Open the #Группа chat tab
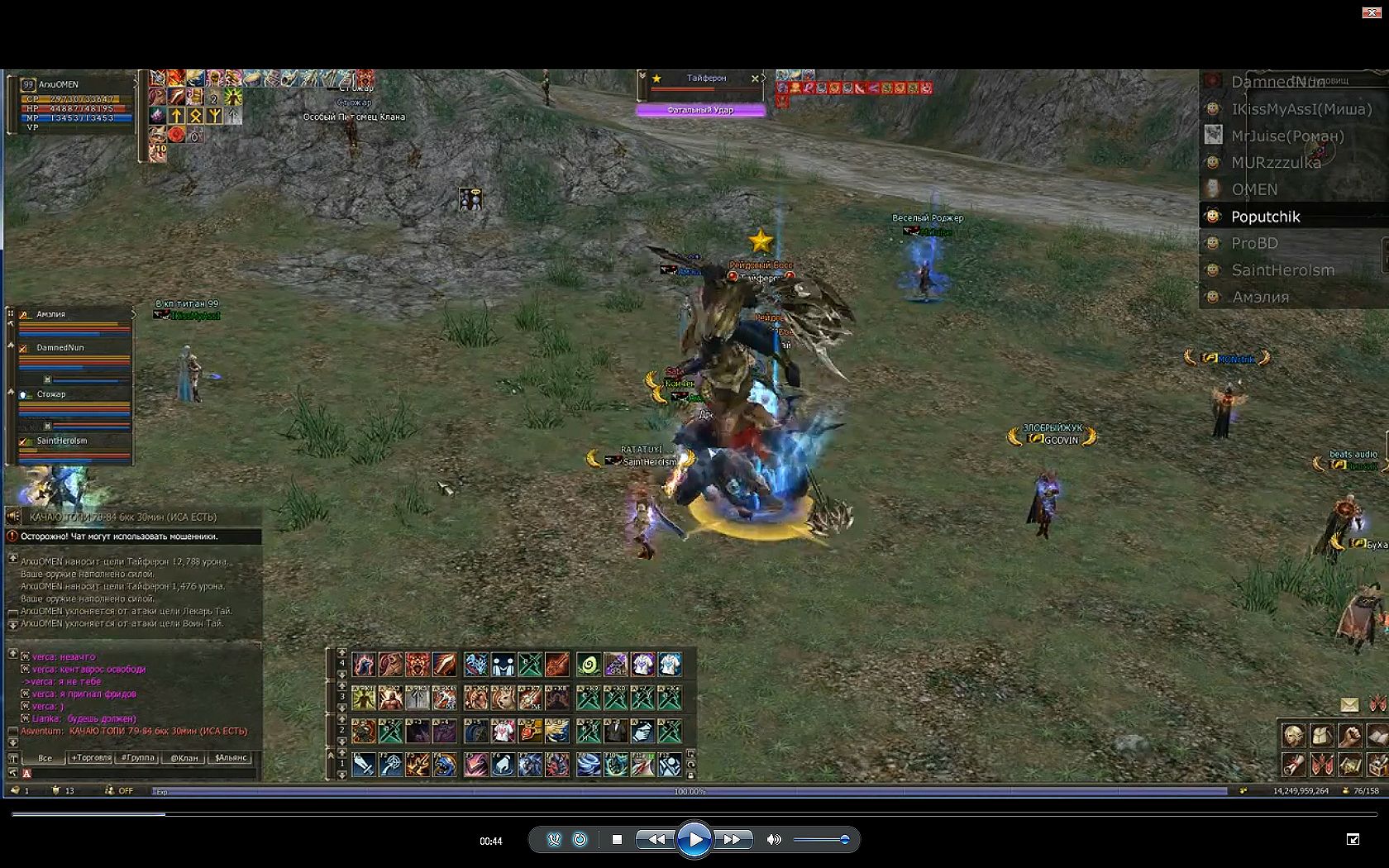Screen dimensions: 1389x868 (x=137, y=757)
